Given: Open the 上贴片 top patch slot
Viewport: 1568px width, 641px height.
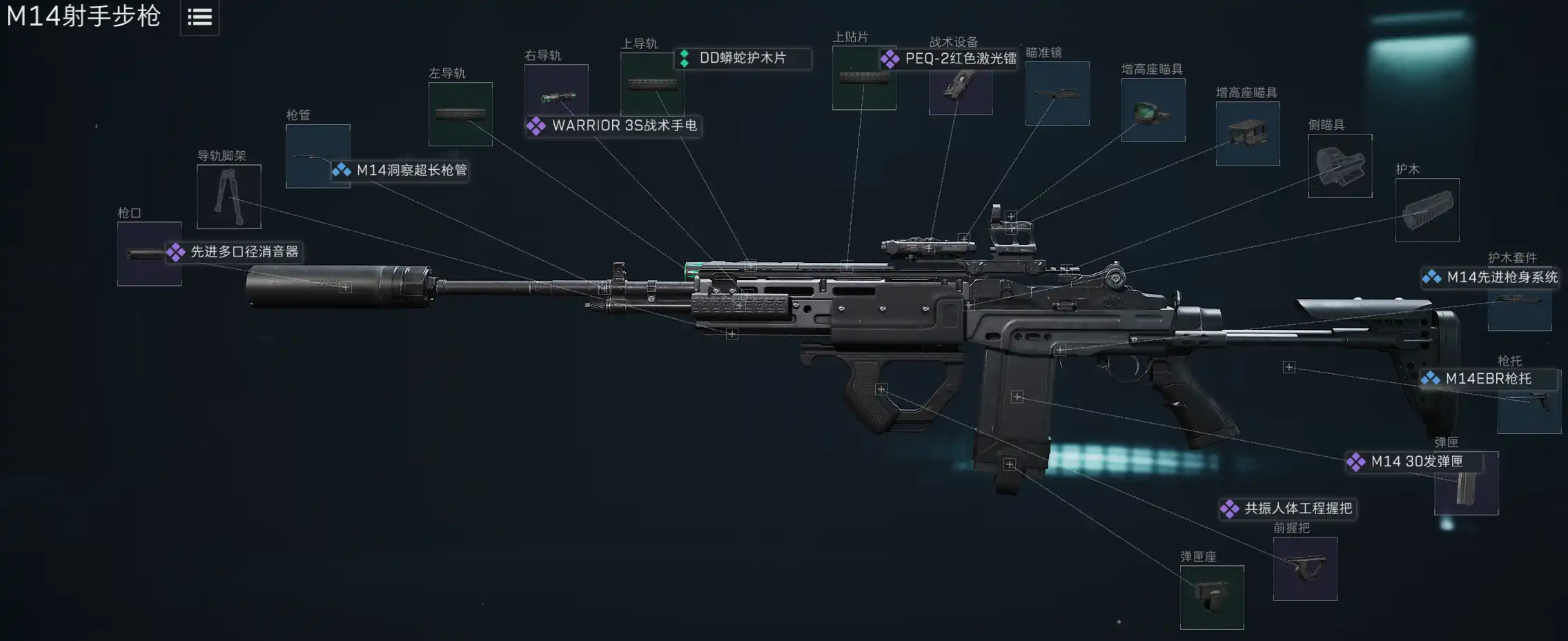Looking at the screenshot, I should [x=864, y=78].
